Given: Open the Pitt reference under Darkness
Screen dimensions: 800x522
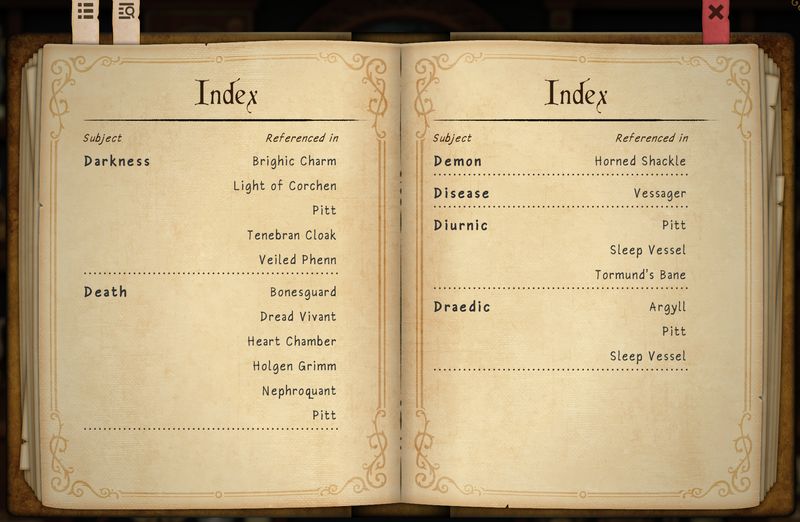Looking at the screenshot, I should tap(324, 211).
